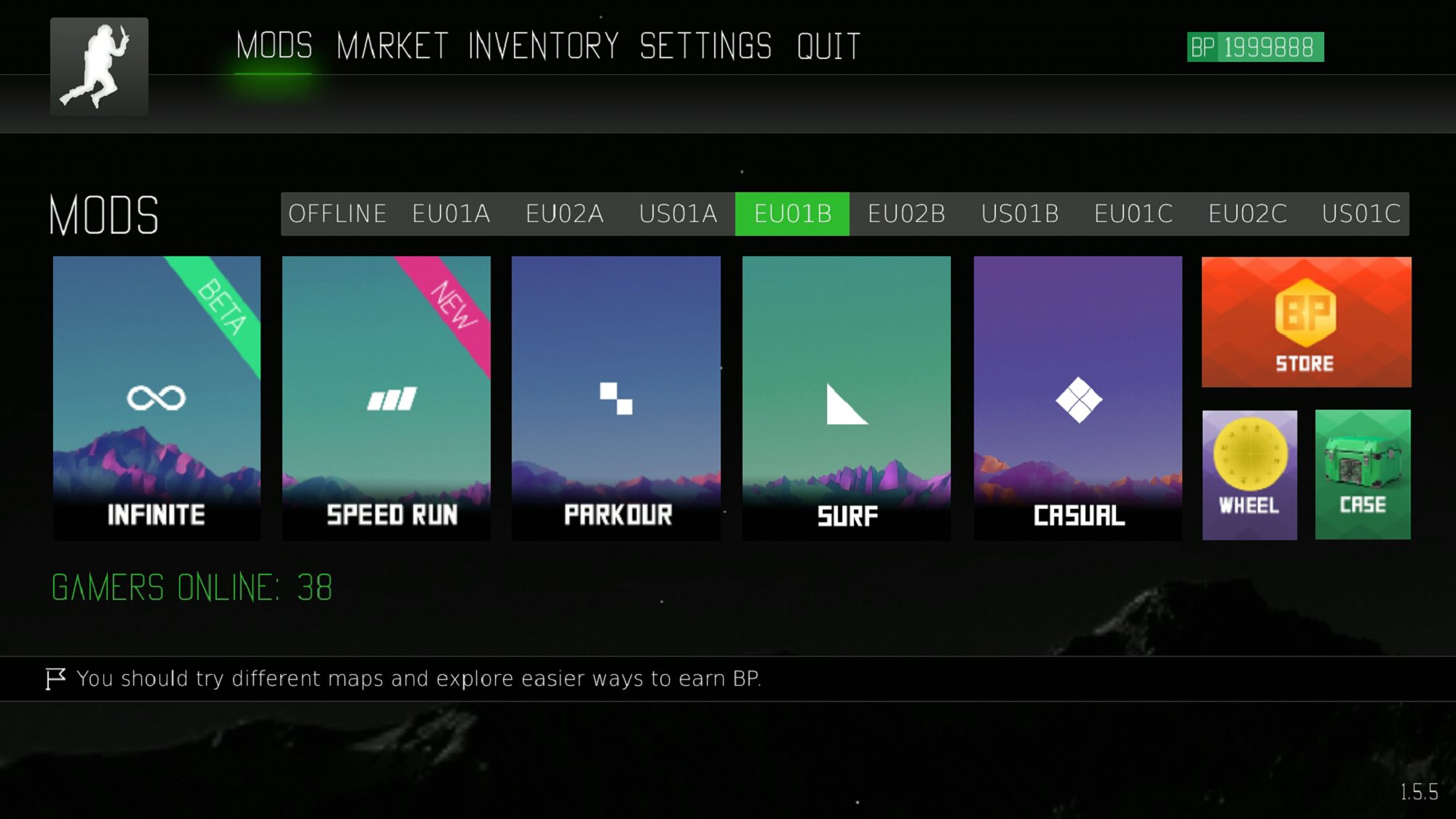
Task: Go to the Inventory menu
Action: pyautogui.click(x=543, y=47)
